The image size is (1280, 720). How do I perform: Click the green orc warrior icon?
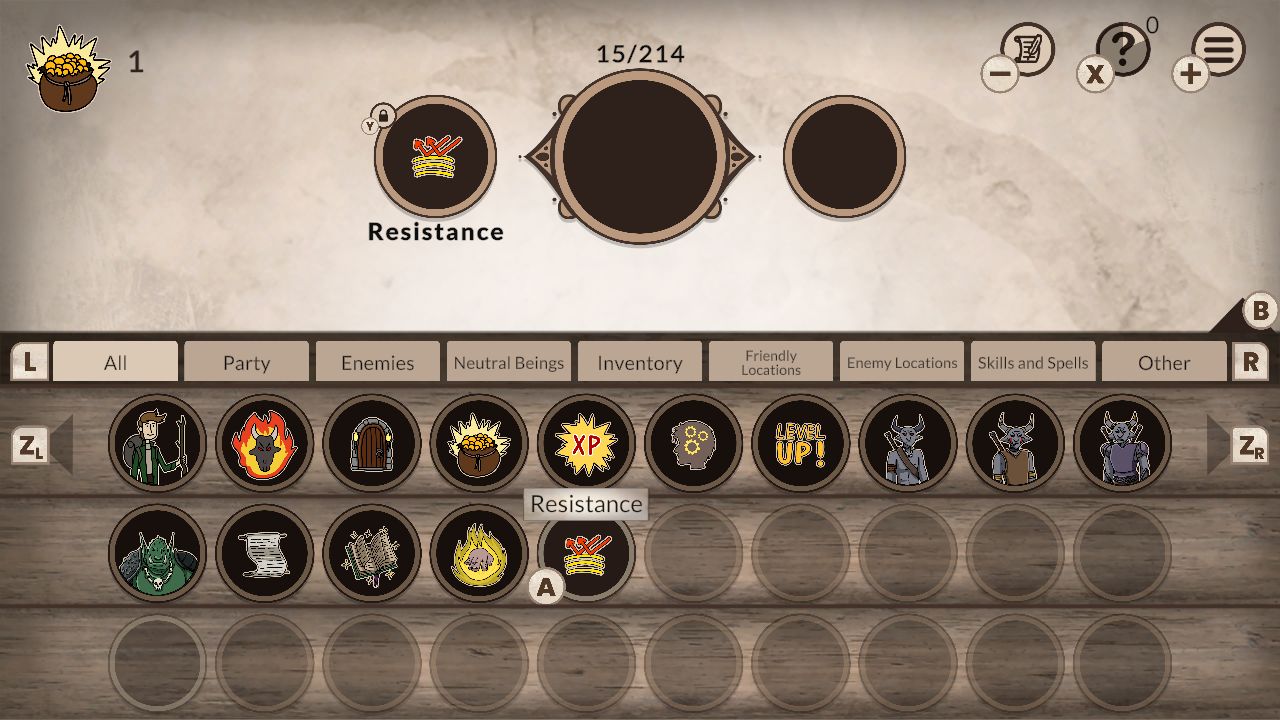pos(157,552)
